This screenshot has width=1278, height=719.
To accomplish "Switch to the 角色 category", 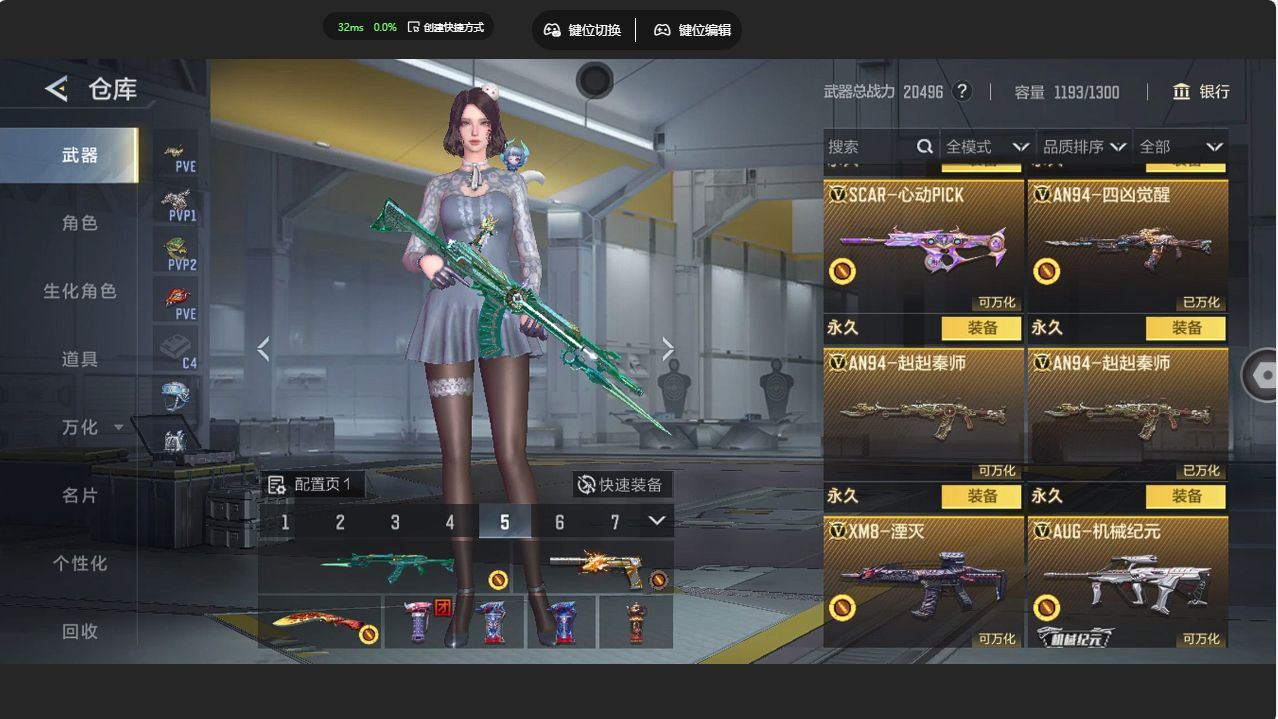I will click(x=79, y=223).
